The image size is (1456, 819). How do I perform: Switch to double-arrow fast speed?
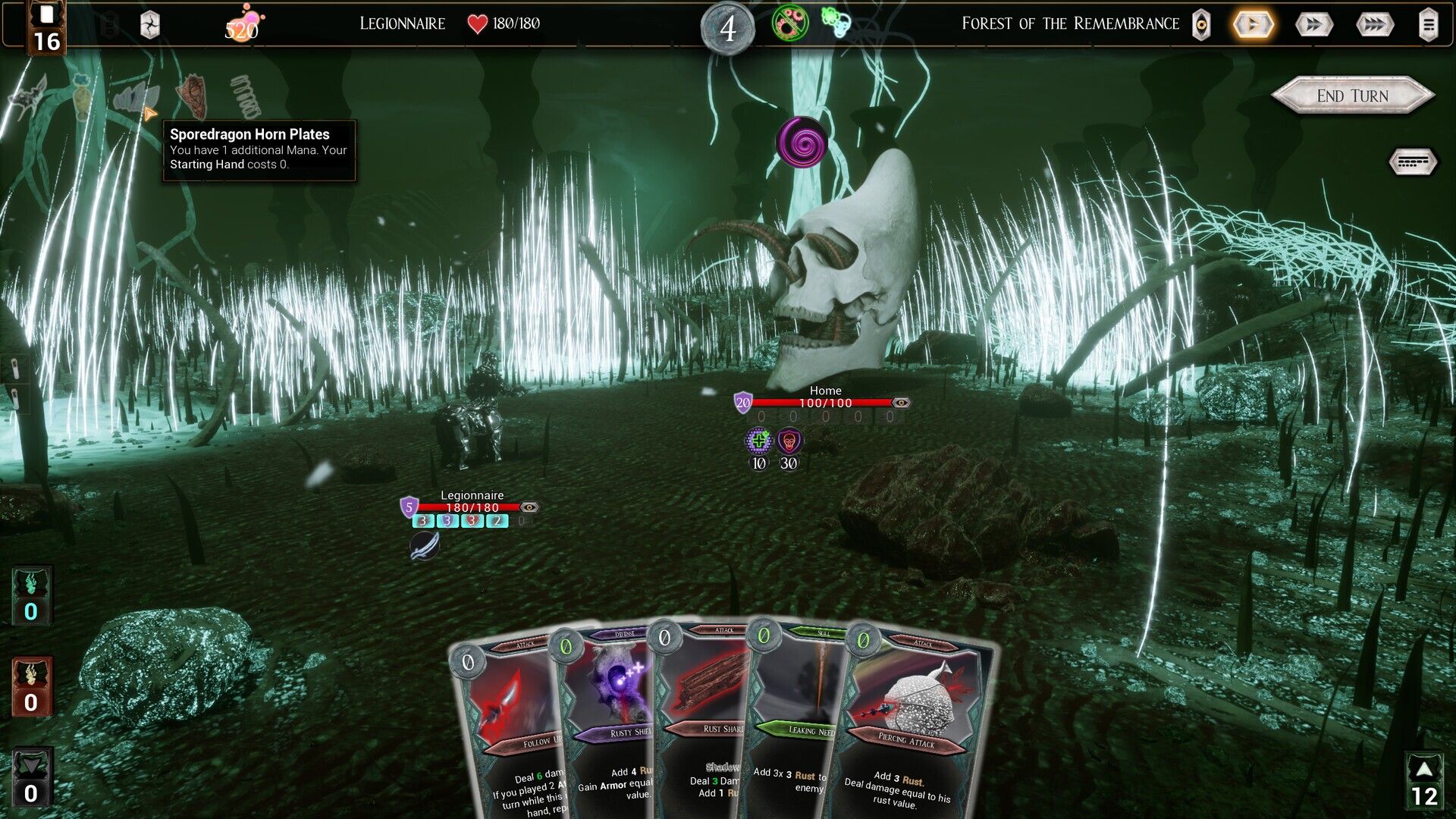click(x=1313, y=24)
